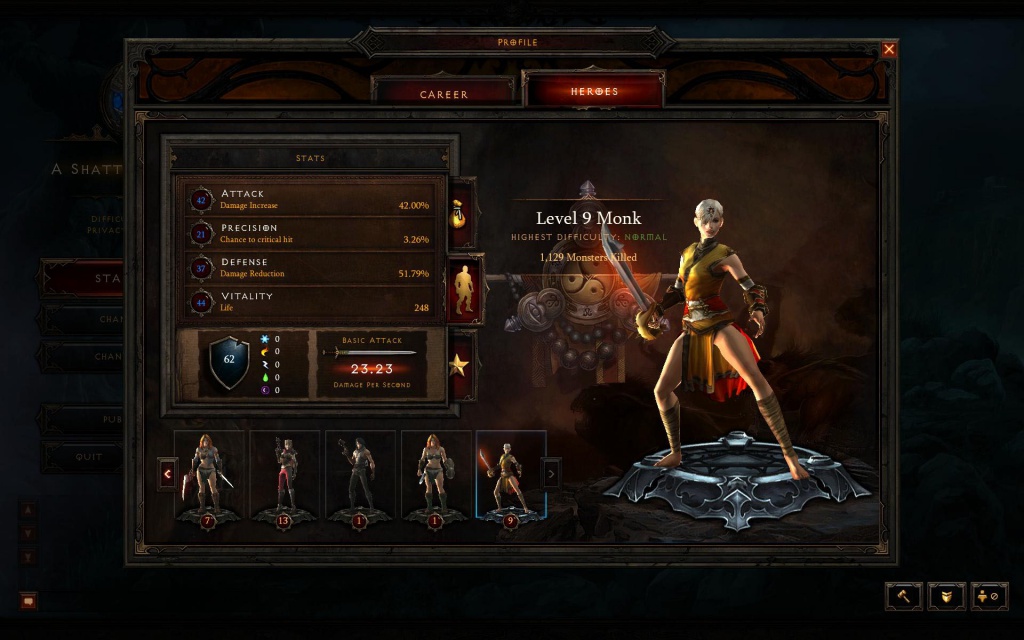Pick the dark-haired level 1 hero
This screenshot has width=1024, height=640.
click(x=360, y=476)
